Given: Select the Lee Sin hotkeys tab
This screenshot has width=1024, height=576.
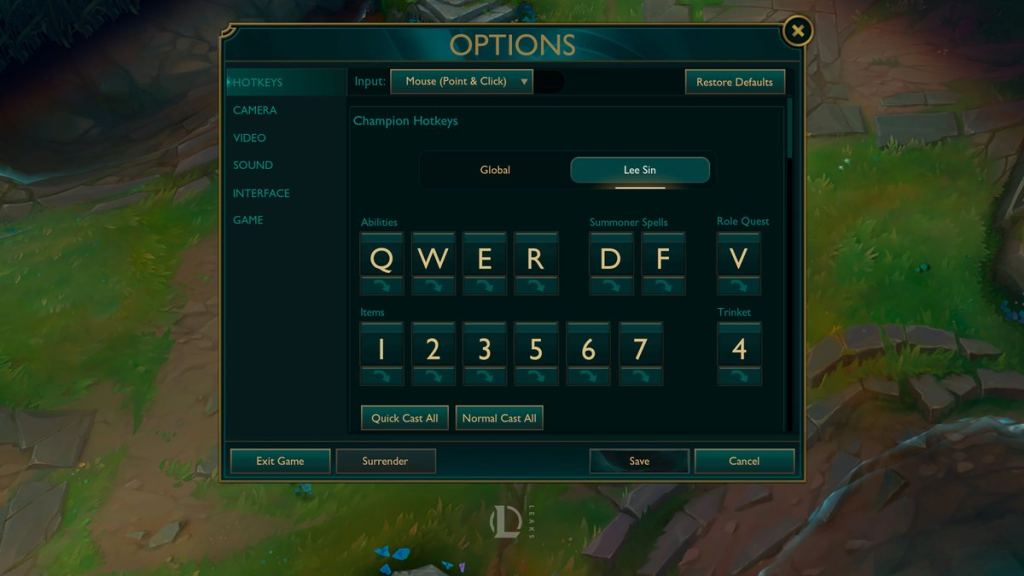Looking at the screenshot, I should [640, 170].
